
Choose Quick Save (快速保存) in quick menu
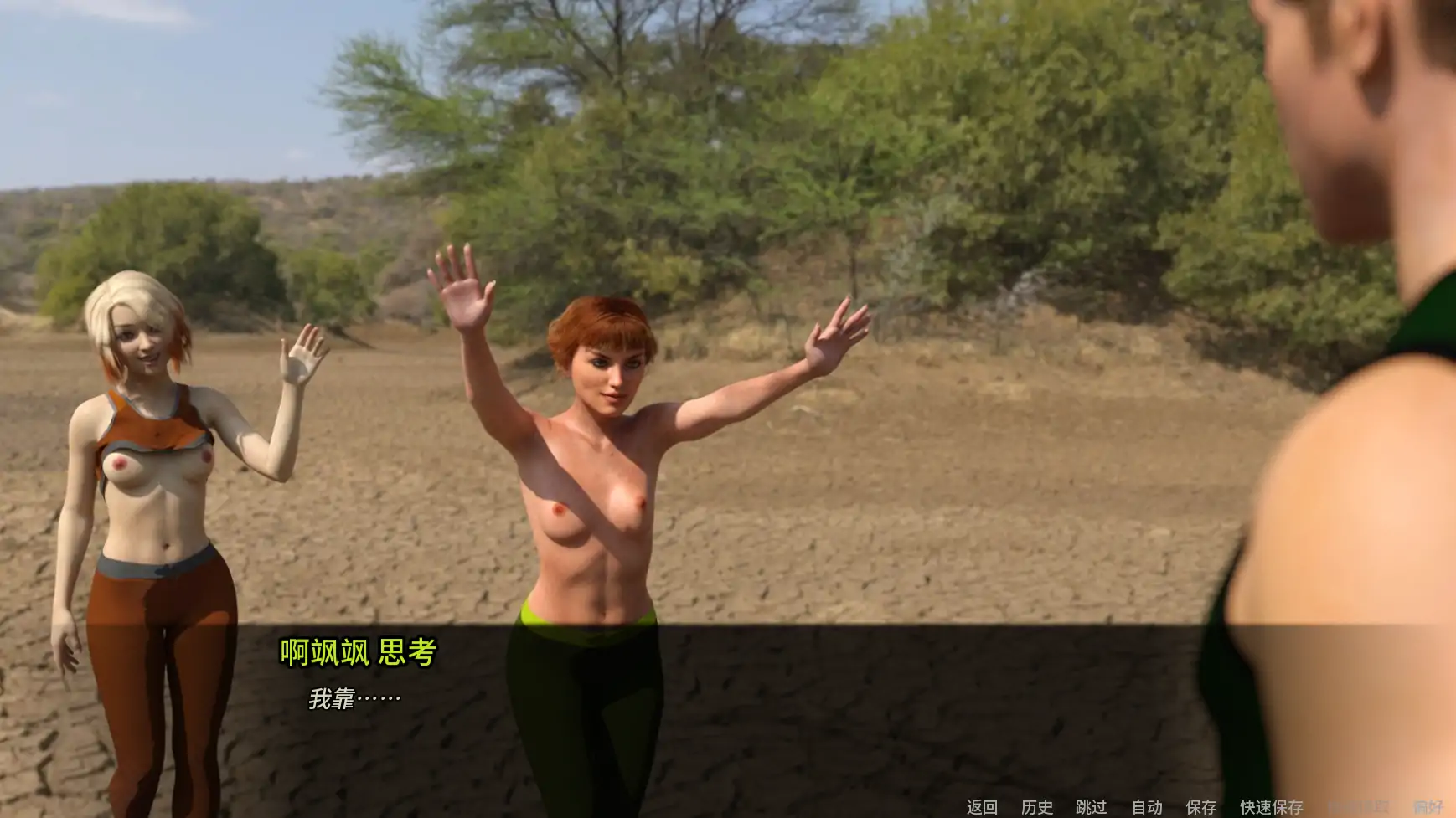click(1270, 806)
